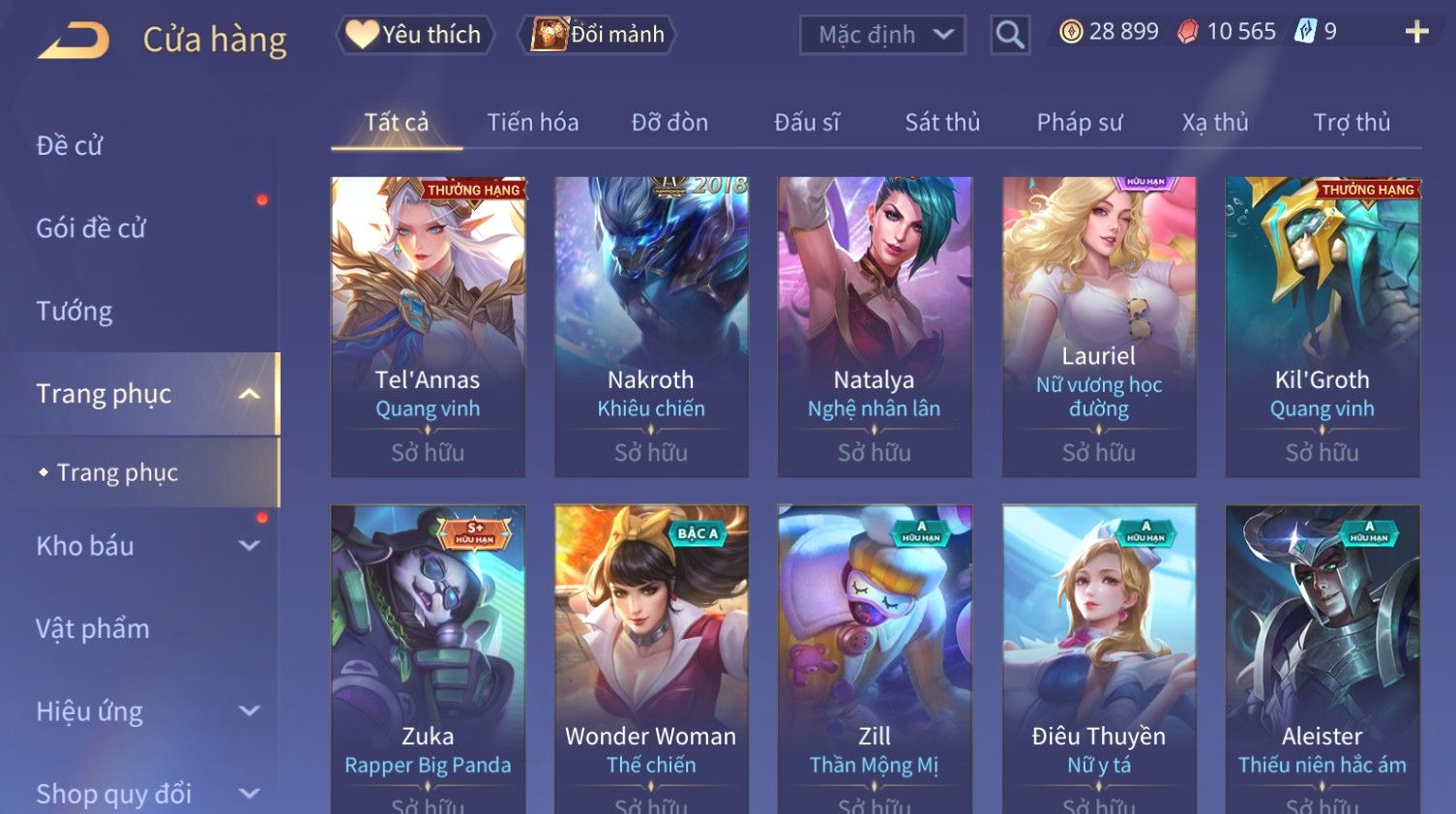Select the Wonder Woman Thế chiến card
Screen dimensions: 1456x814
tap(651, 658)
